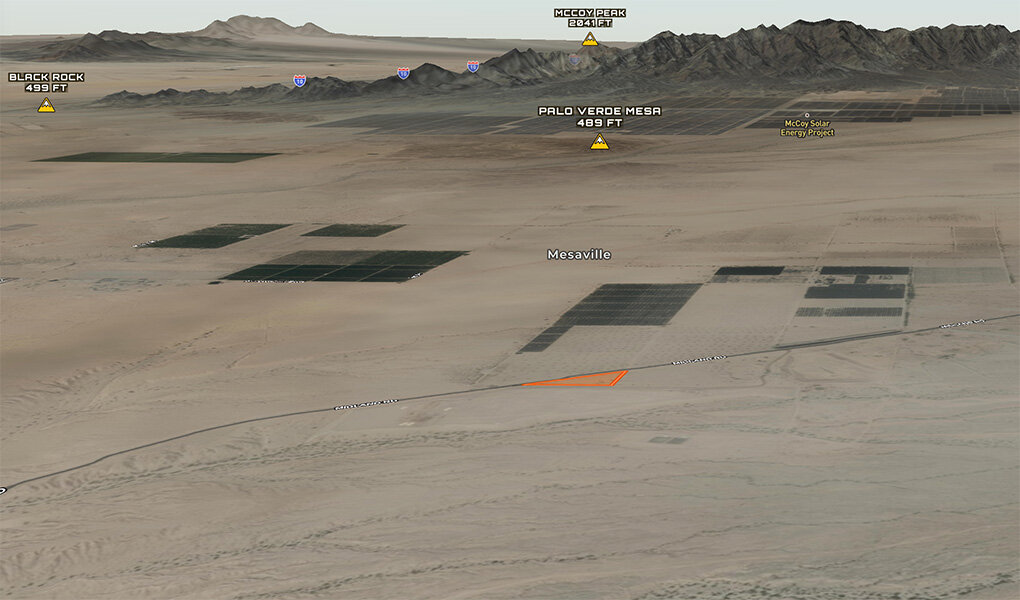Click the McCoy Peak mountain marker
The width and height of the screenshot is (1020, 600).
point(590,39)
